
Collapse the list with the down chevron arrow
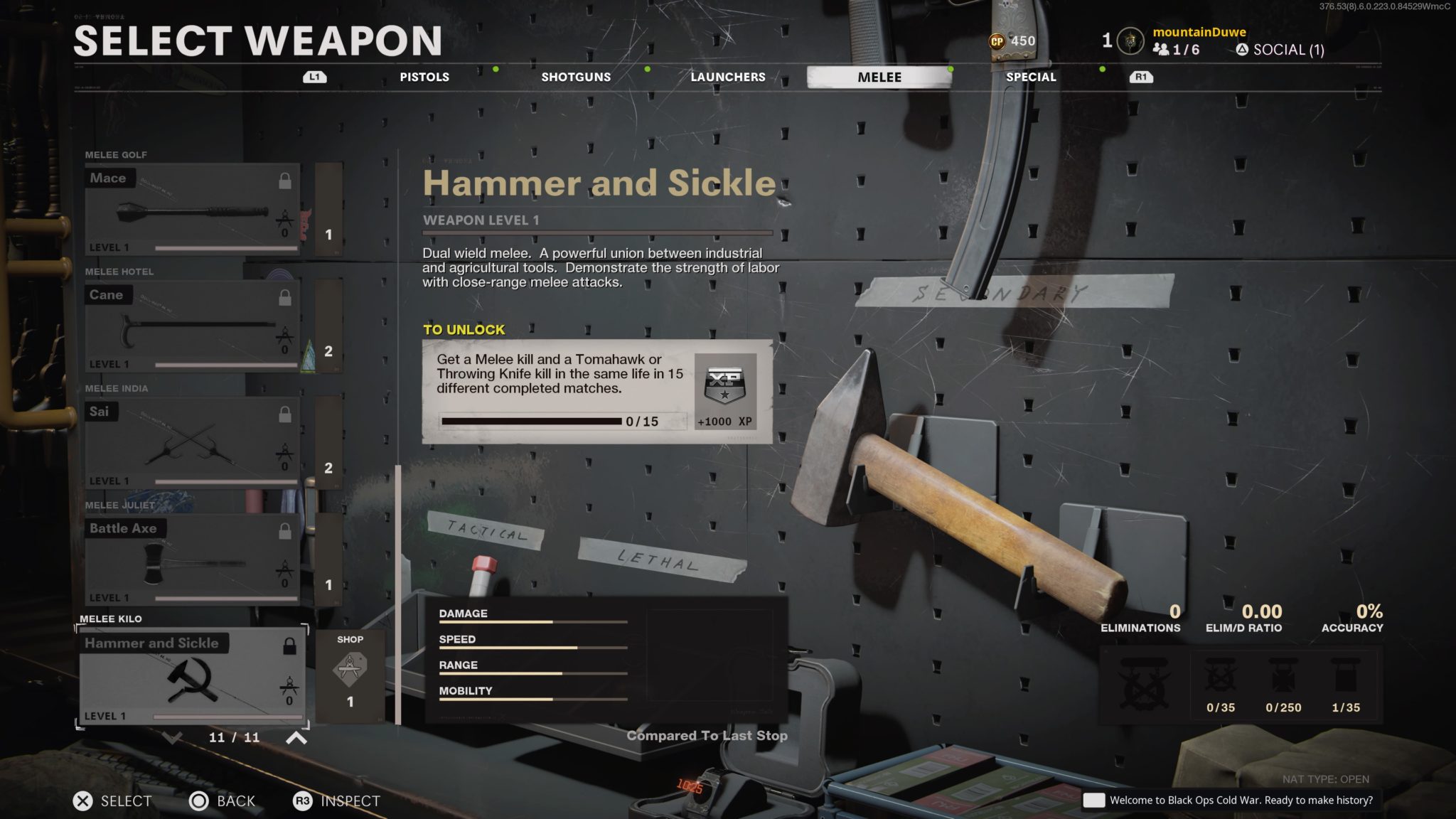[173, 738]
